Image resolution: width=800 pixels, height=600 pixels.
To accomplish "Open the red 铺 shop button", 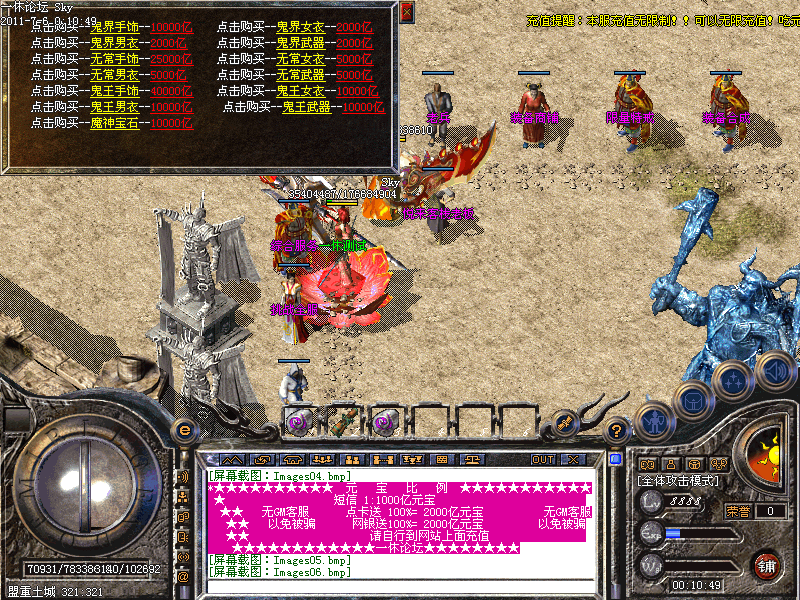I will click(x=767, y=565).
